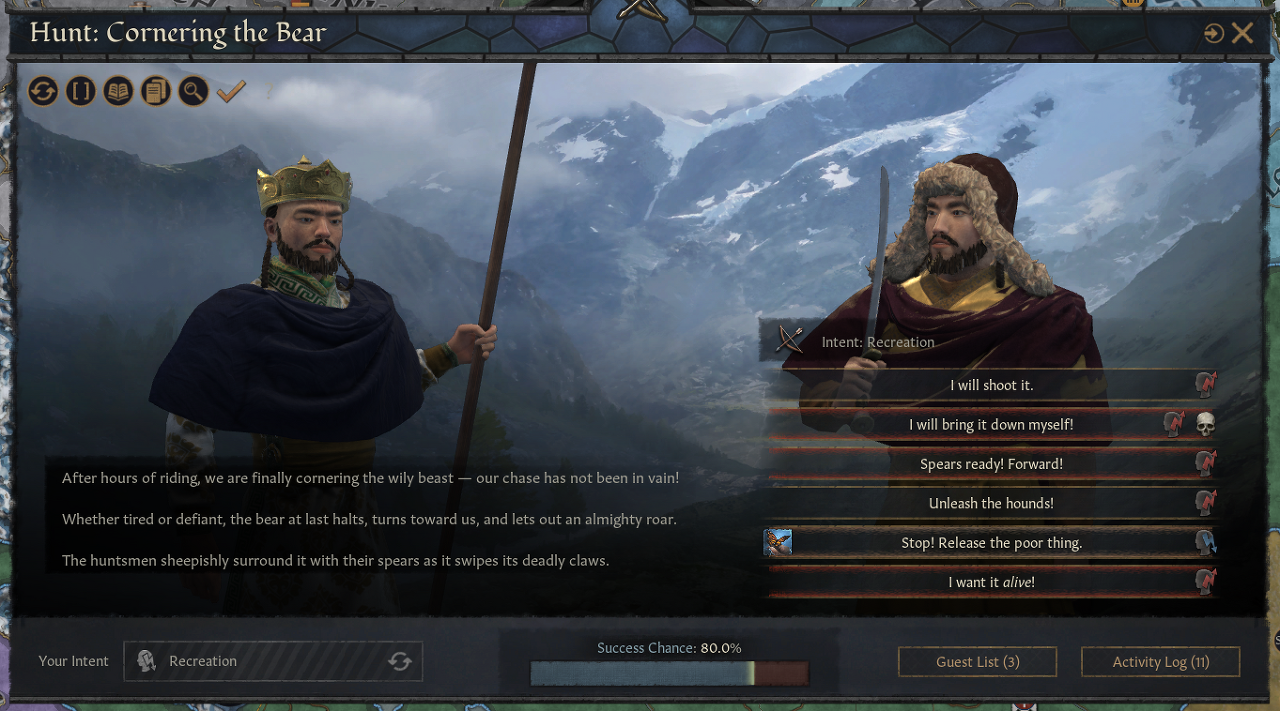Pick the "Spears ready! Forward!" choice
Screen dimensions: 1280x711
tap(990, 464)
